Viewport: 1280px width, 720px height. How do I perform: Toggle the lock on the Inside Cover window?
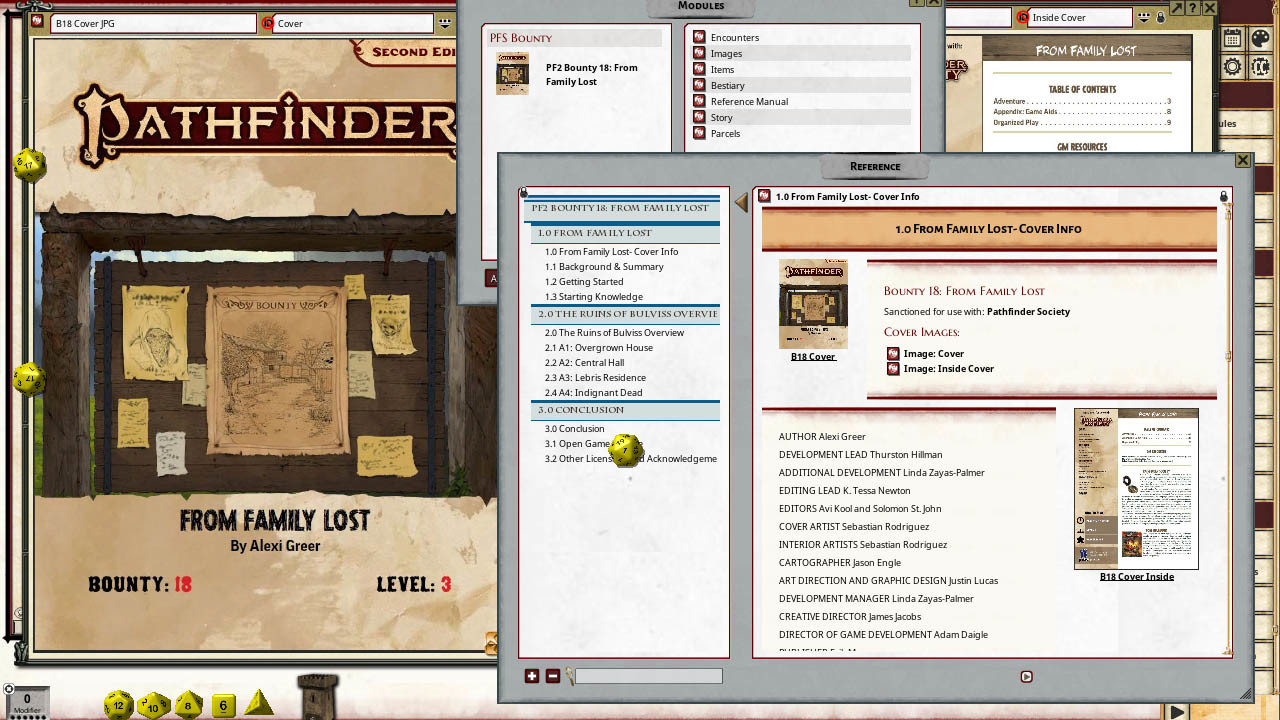[1161, 18]
